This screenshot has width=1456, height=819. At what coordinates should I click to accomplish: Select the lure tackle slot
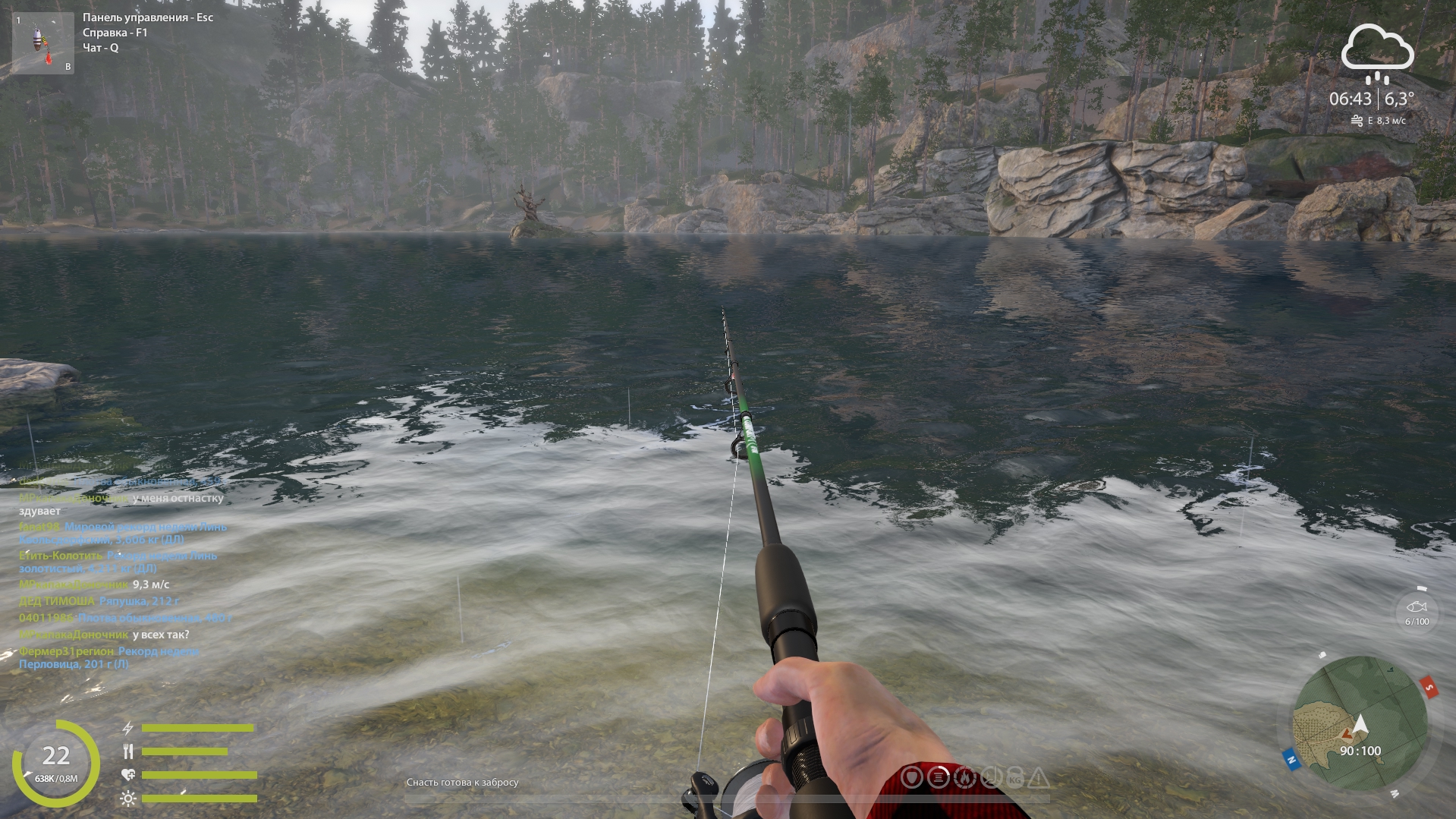coord(42,43)
